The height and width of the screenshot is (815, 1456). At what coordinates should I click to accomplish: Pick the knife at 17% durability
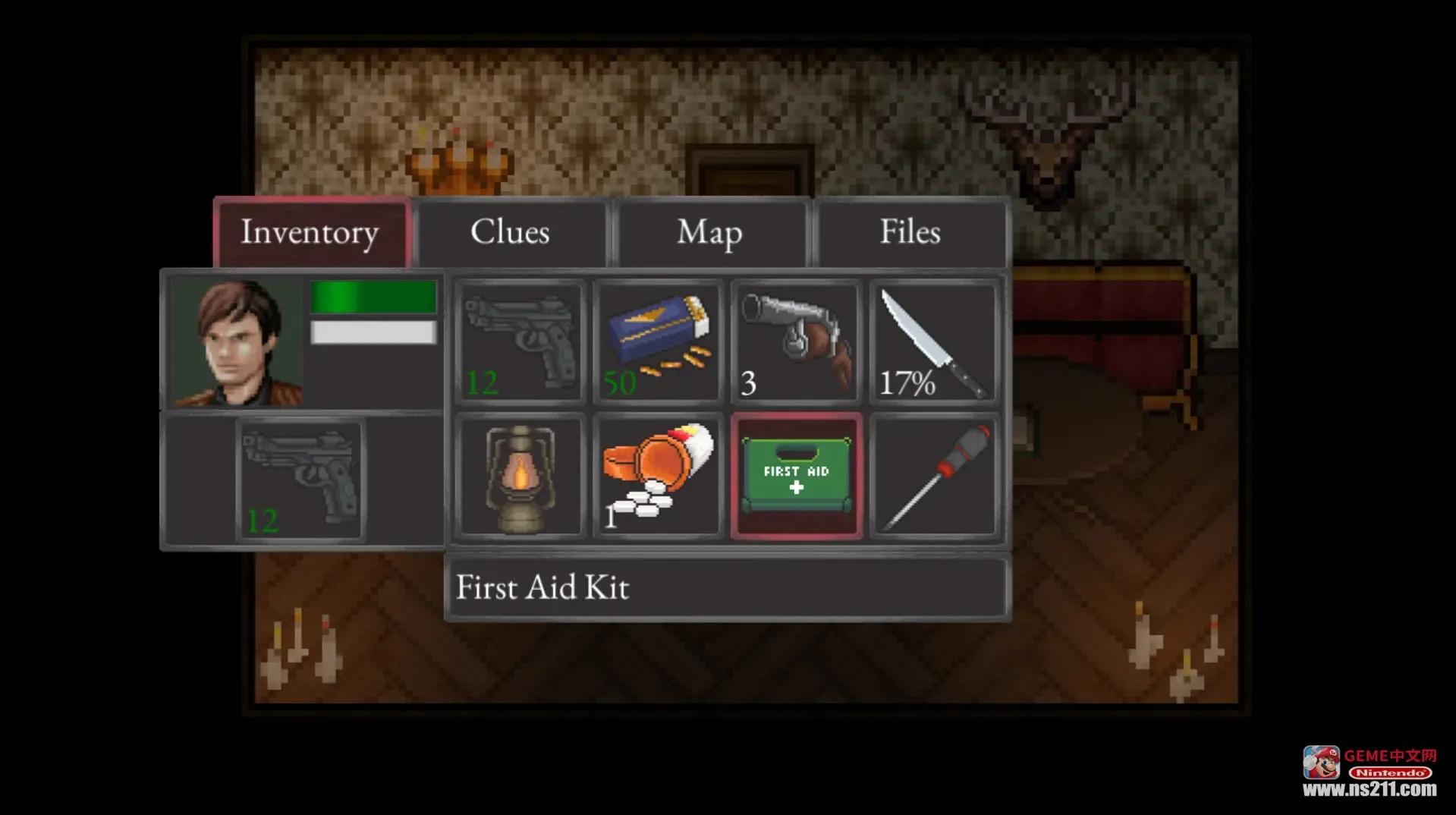[x=934, y=341]
